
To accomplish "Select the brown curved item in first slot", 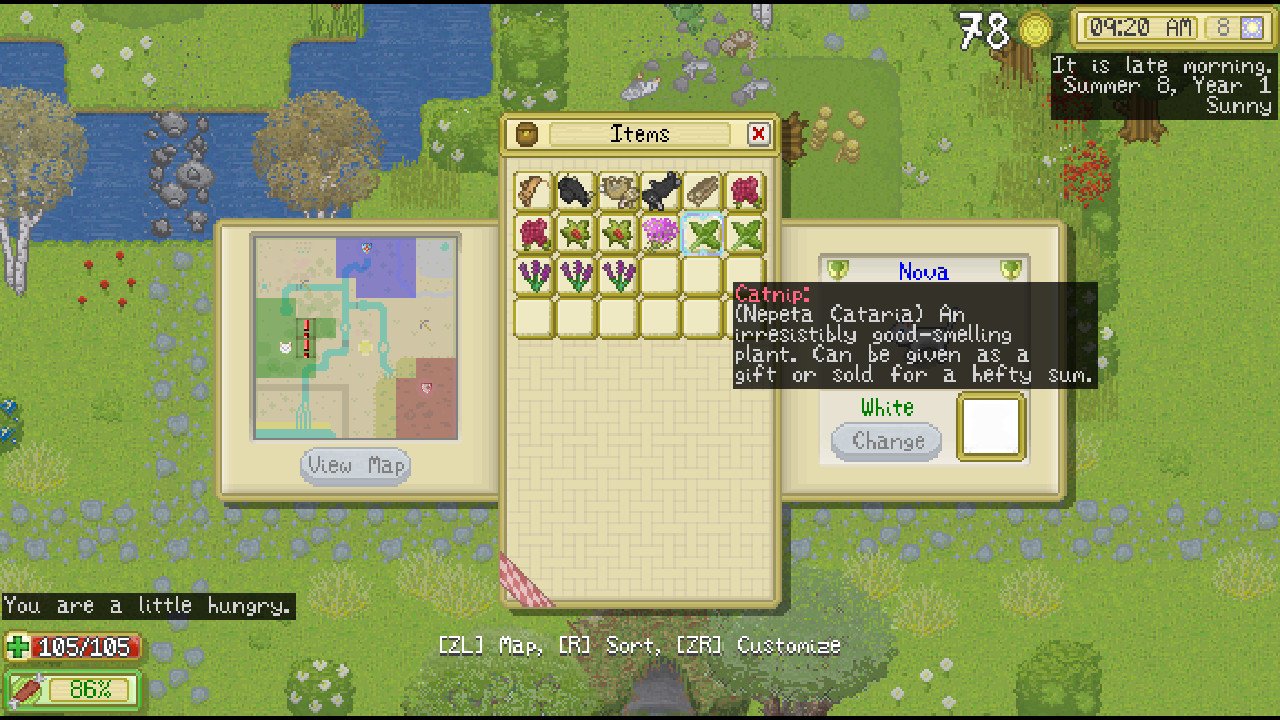I will point(535,191).
